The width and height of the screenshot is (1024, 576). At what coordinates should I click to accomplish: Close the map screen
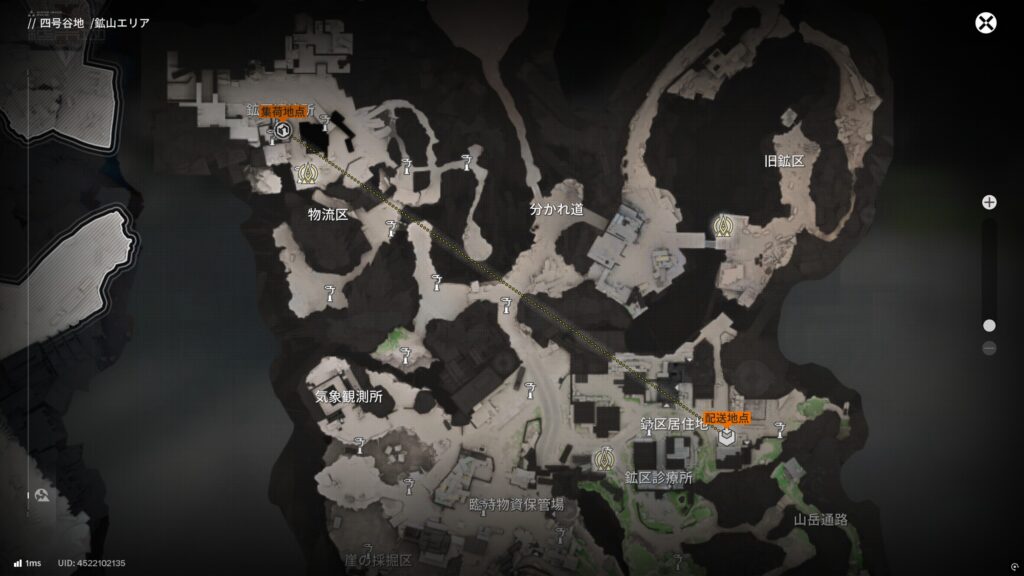click(987, 24)
